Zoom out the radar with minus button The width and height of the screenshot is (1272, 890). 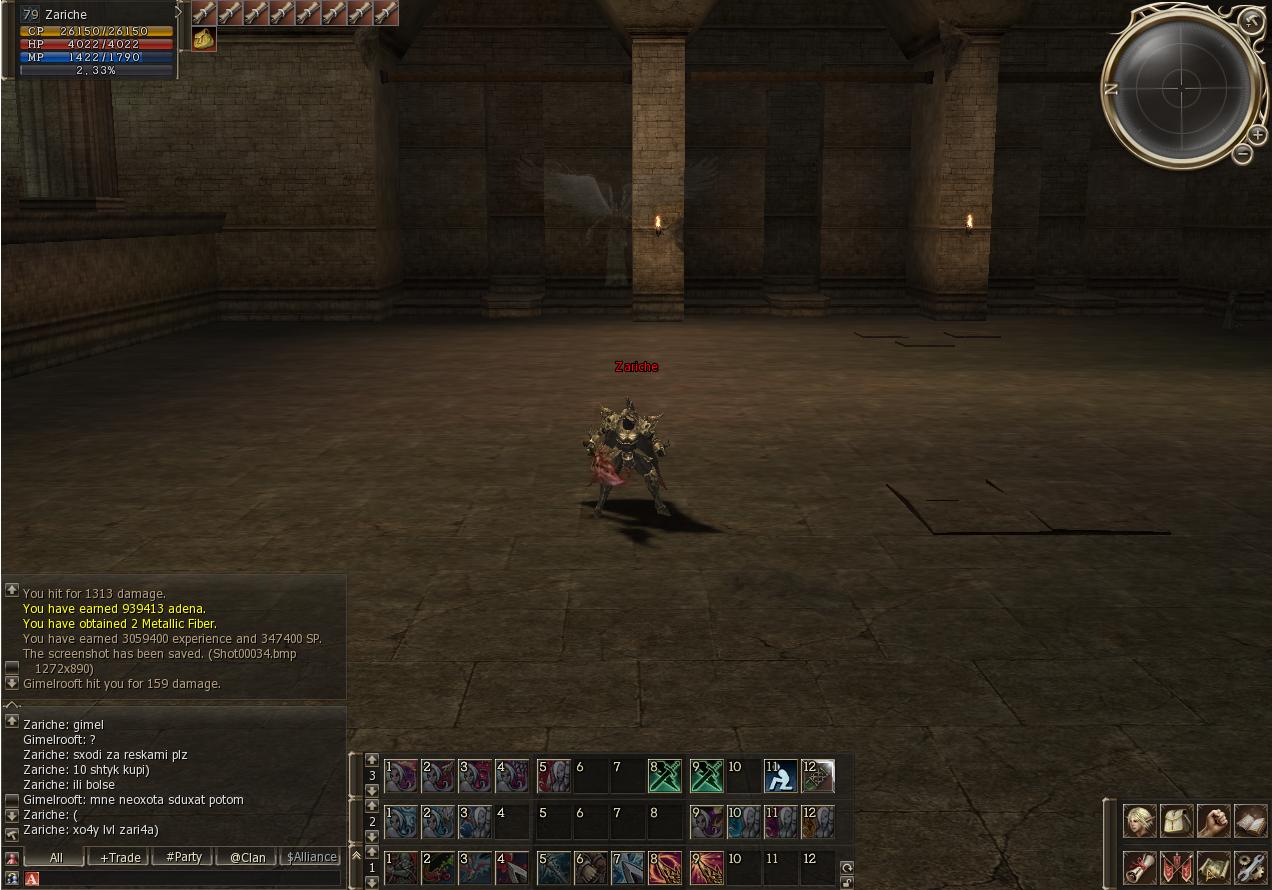click(x=1242, y=153)
